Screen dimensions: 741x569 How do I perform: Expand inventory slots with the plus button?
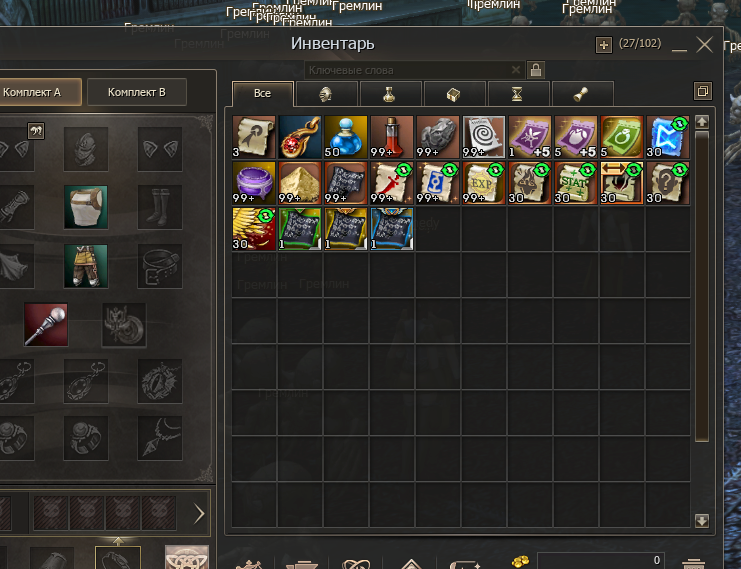(603, 44)
